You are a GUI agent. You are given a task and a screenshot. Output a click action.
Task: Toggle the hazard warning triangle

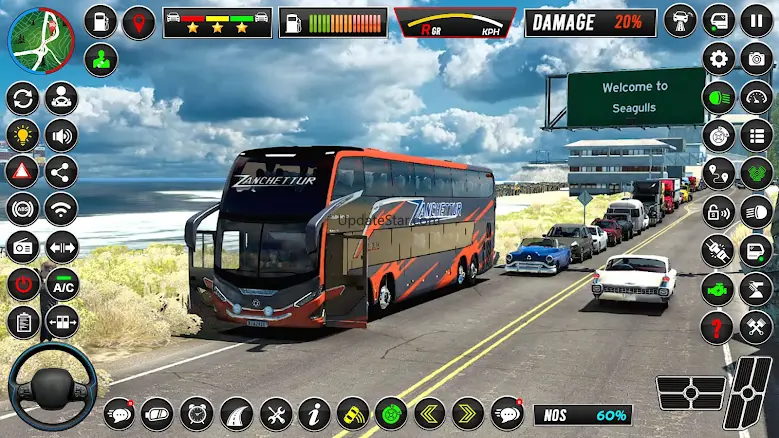22,172
